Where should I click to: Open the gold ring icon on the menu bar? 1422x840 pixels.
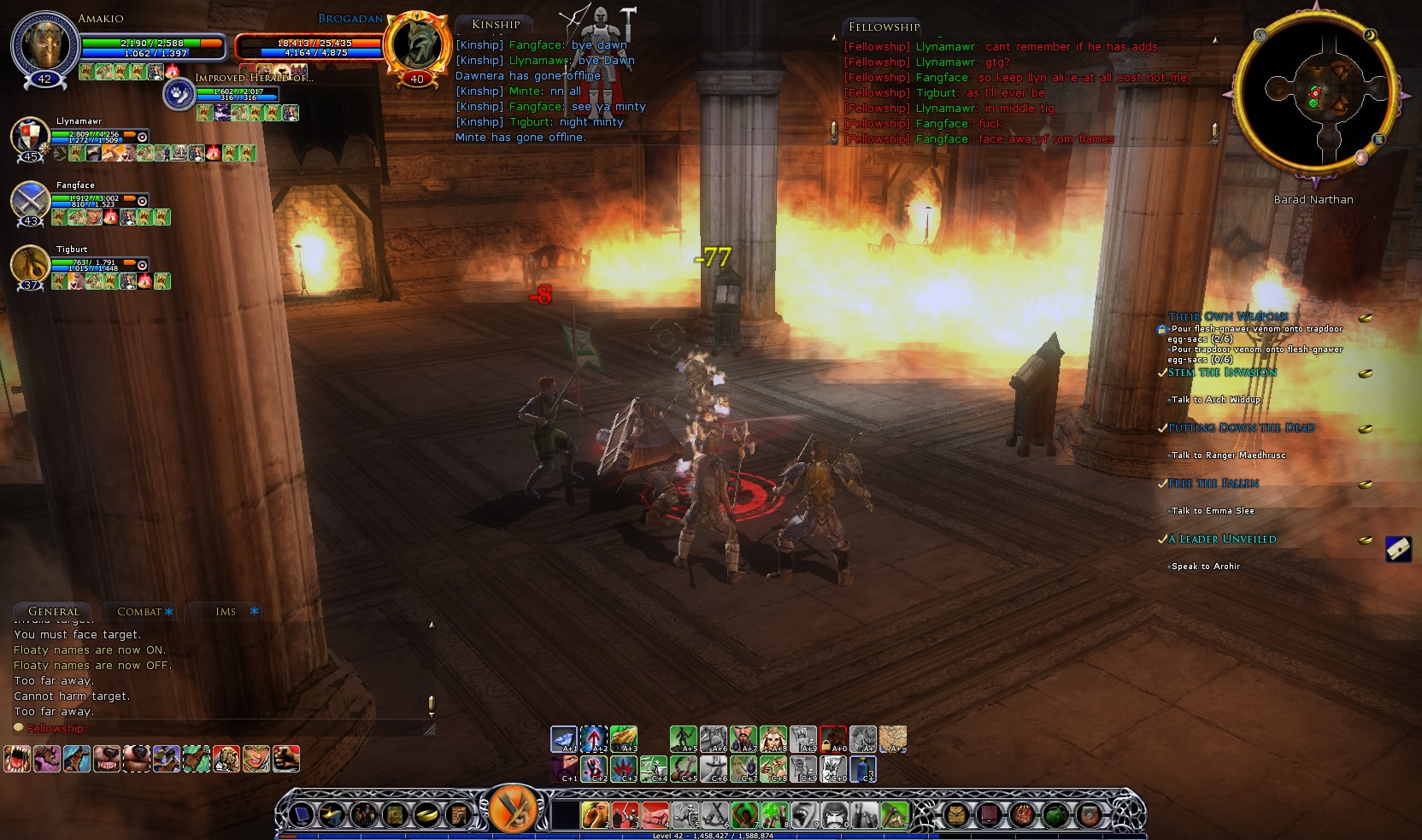point(426,815)
